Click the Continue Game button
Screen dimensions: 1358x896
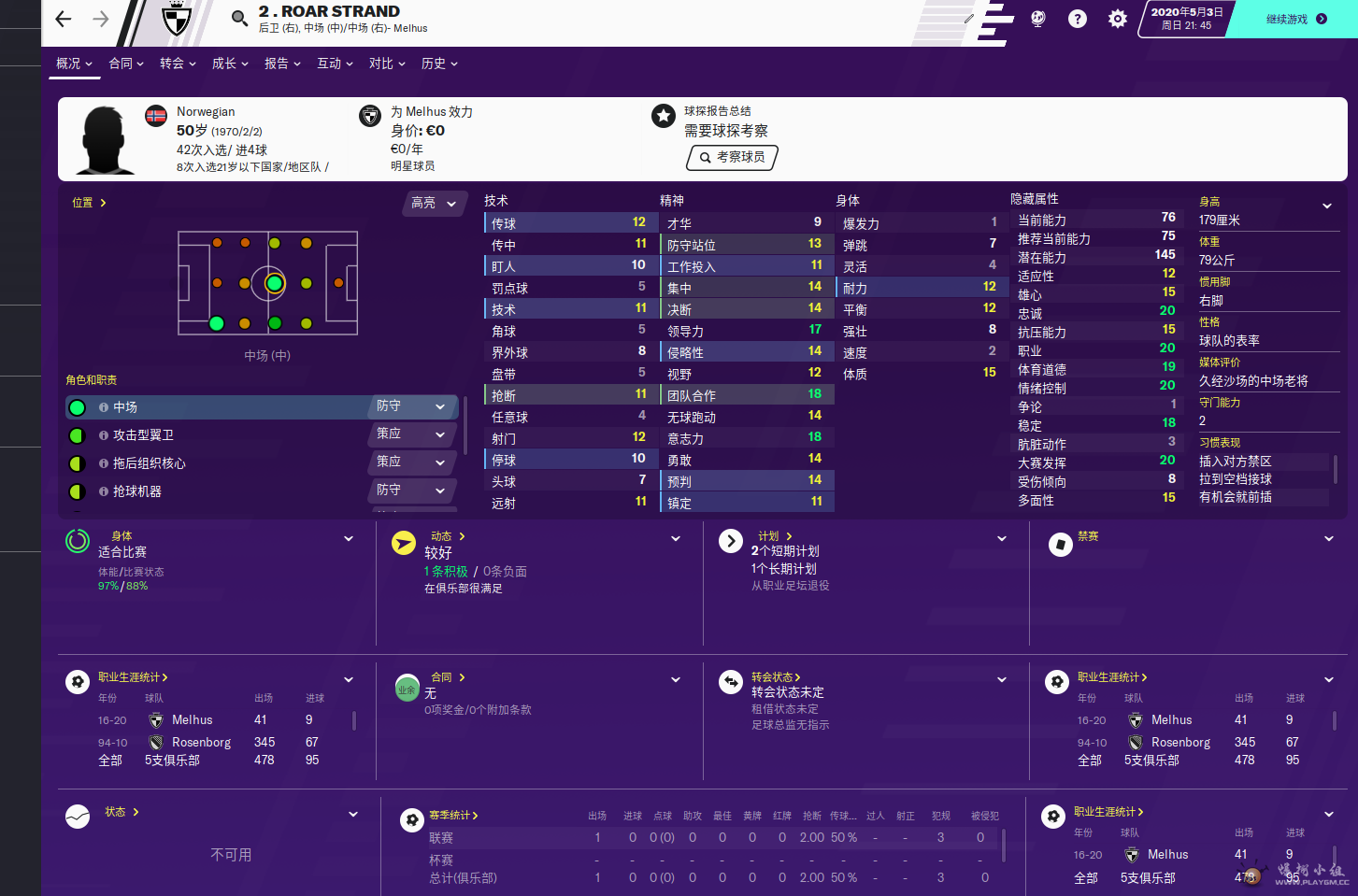(1294, 19)
